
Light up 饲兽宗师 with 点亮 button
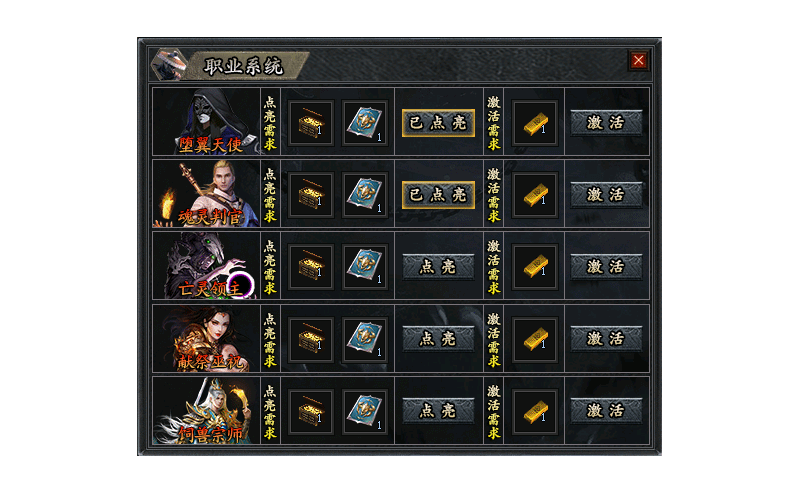point(438,411)
